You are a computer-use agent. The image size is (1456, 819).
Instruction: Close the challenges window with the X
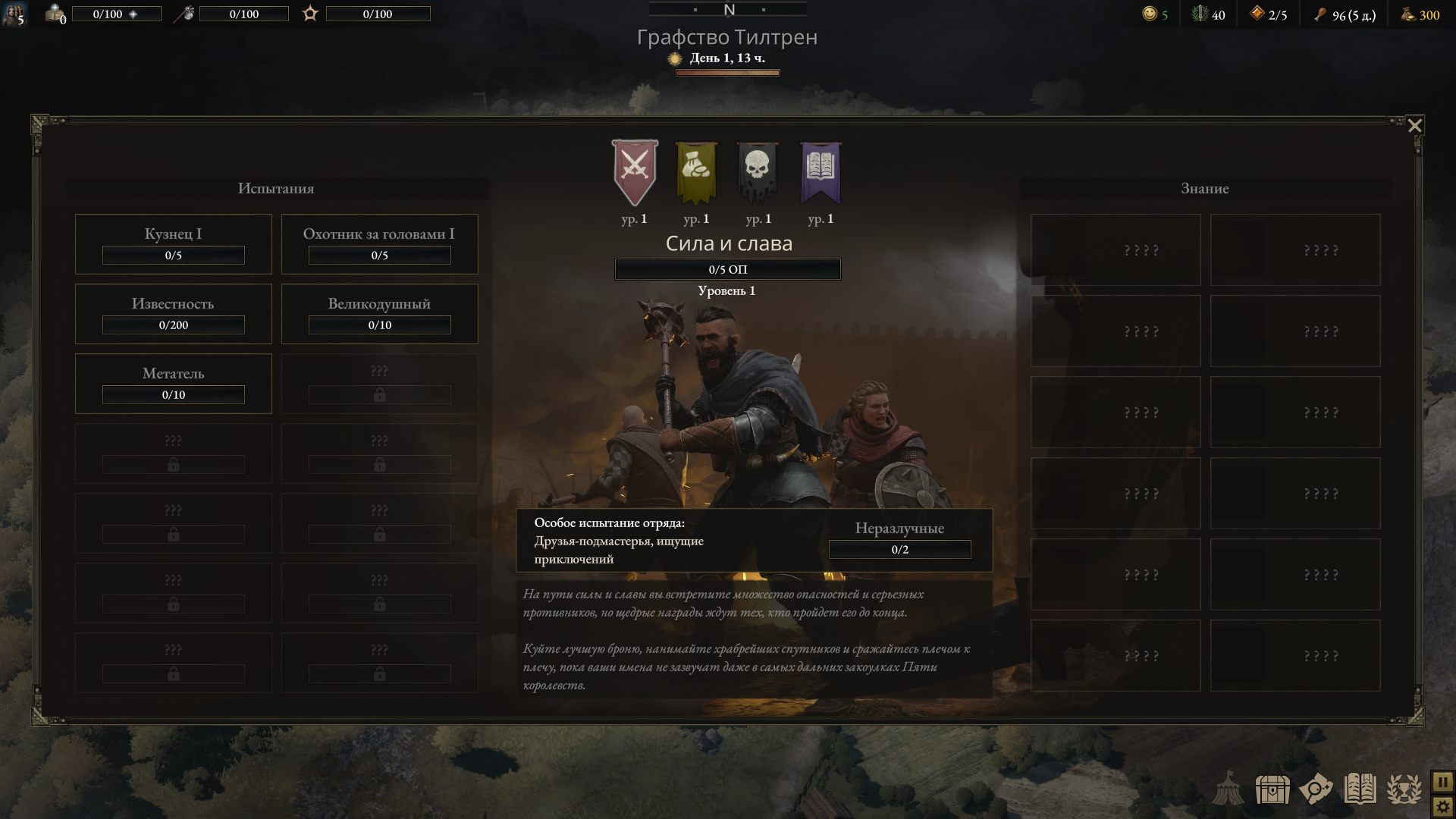pyautogui.click(x=1415, y=126)
